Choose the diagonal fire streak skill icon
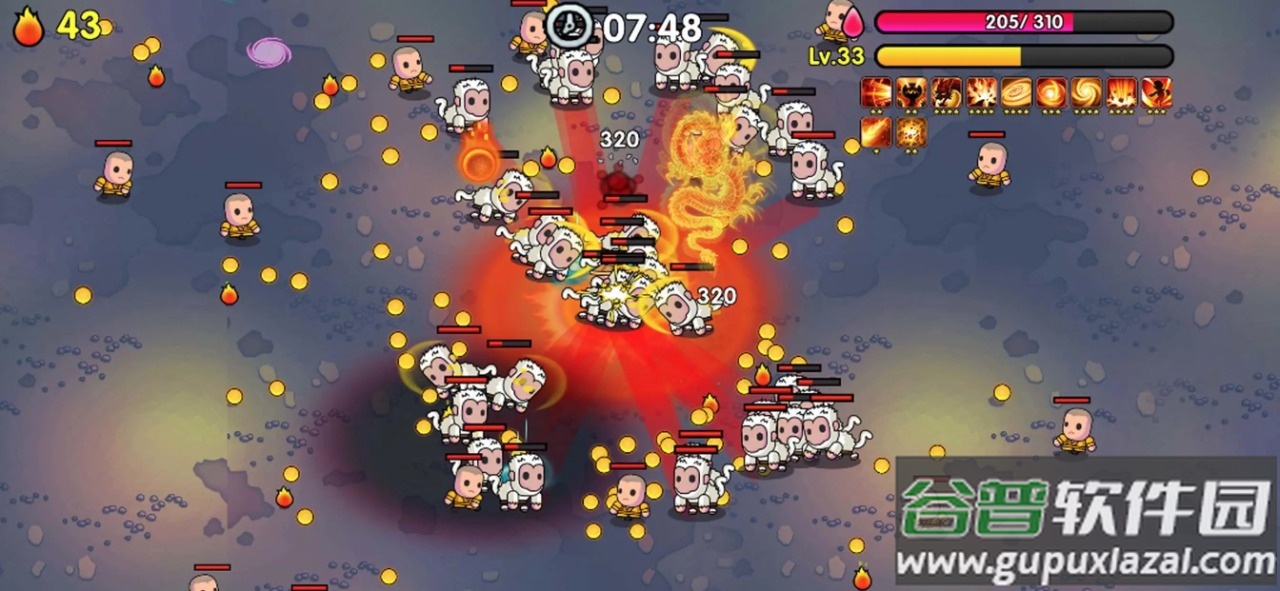Viewport: 1280px width, 591px height. pyautogui.click(x=876, y=131)
